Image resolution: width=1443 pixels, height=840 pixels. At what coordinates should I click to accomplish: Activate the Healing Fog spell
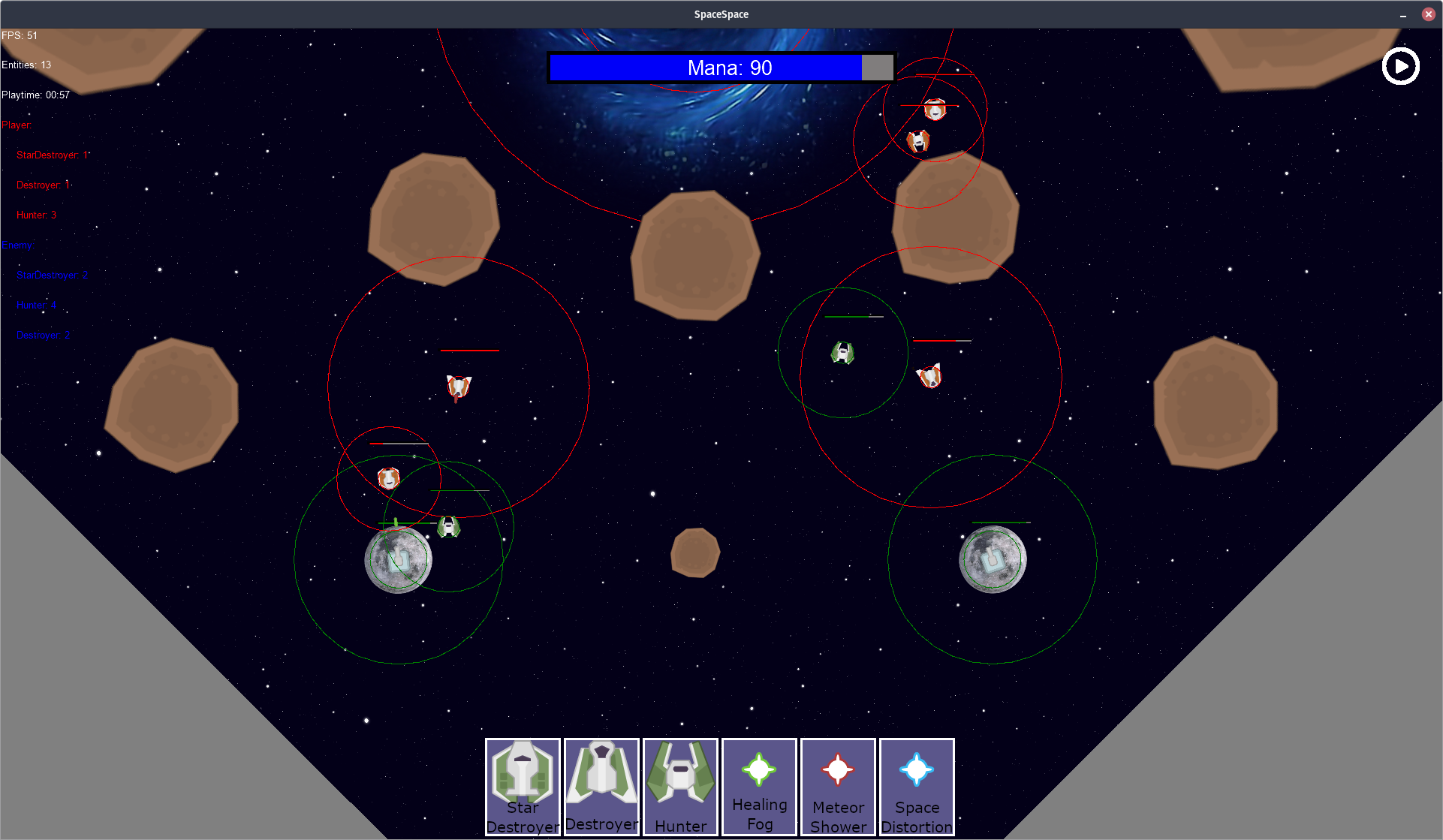pyautogui.click(x=759, y=787)
